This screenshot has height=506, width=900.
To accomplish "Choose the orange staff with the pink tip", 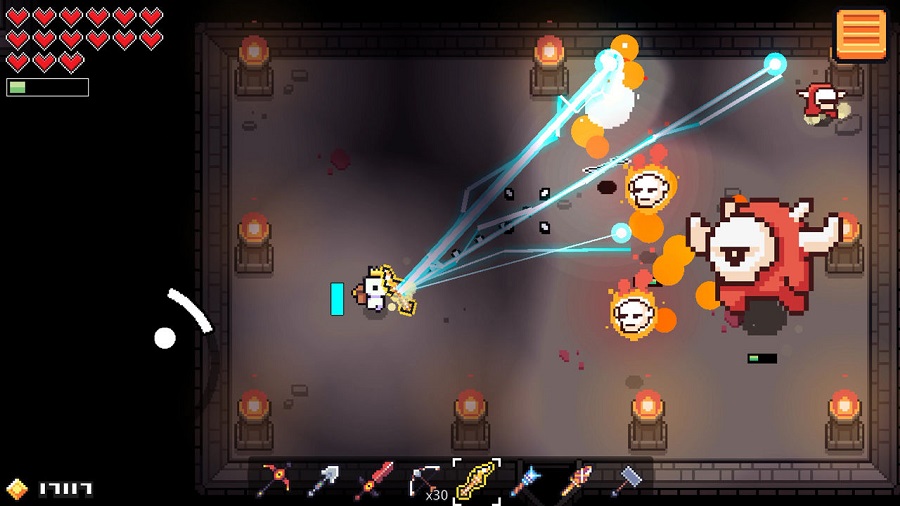I will (x=577, y=480).
